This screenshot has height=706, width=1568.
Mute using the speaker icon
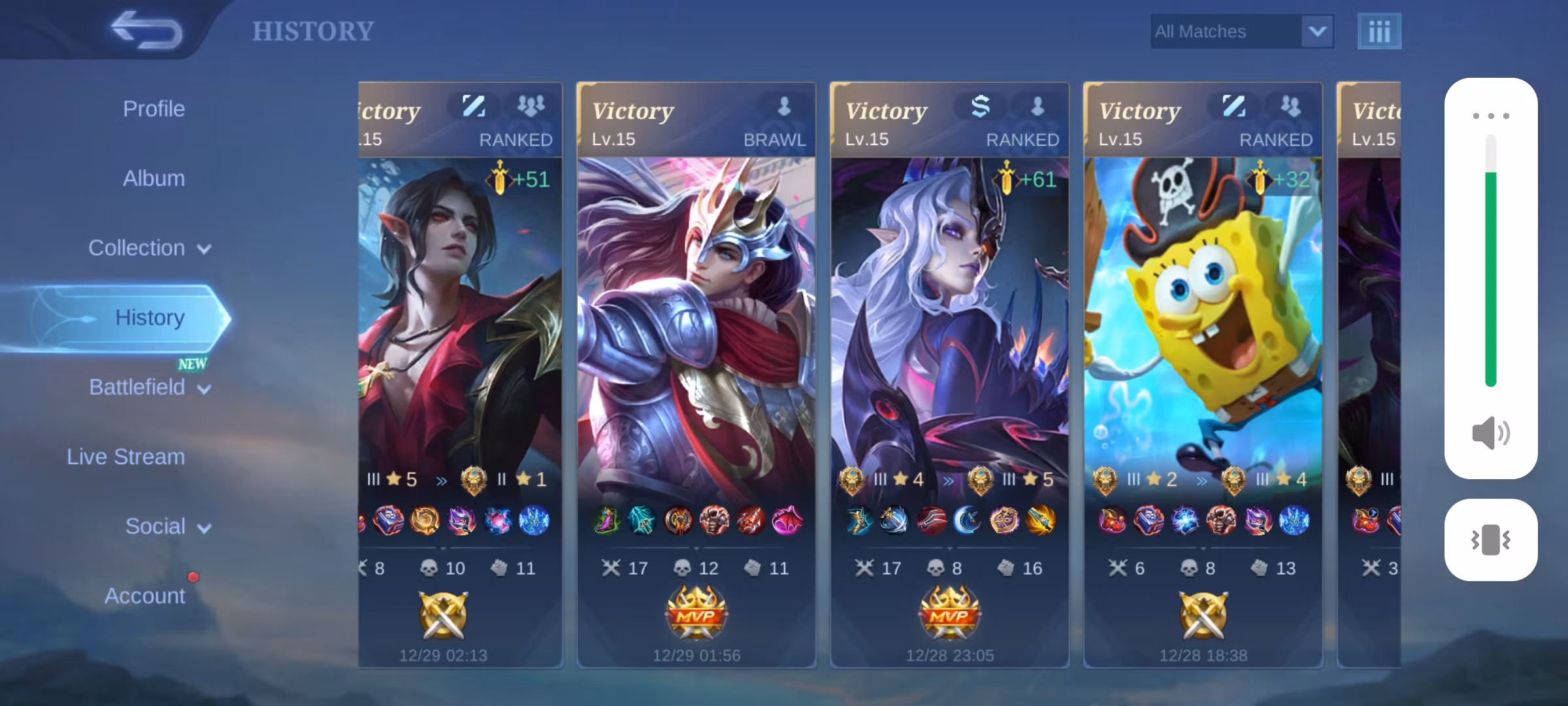click(x=1490, y=433)
